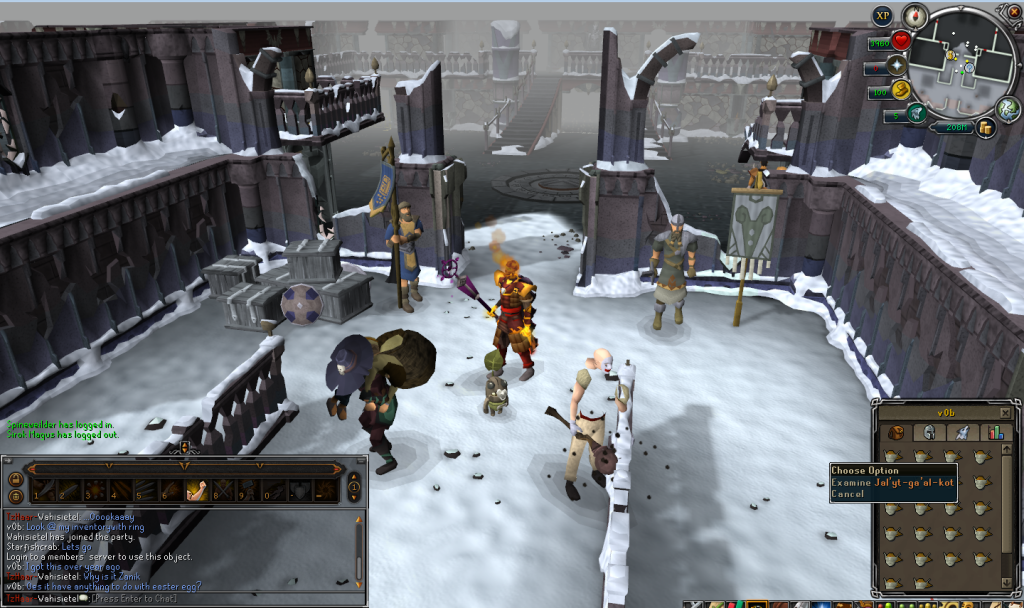Activate the glowing fist ability on action bar
Viewport: 1024px width, 608px height.
(x=196, y=490)
